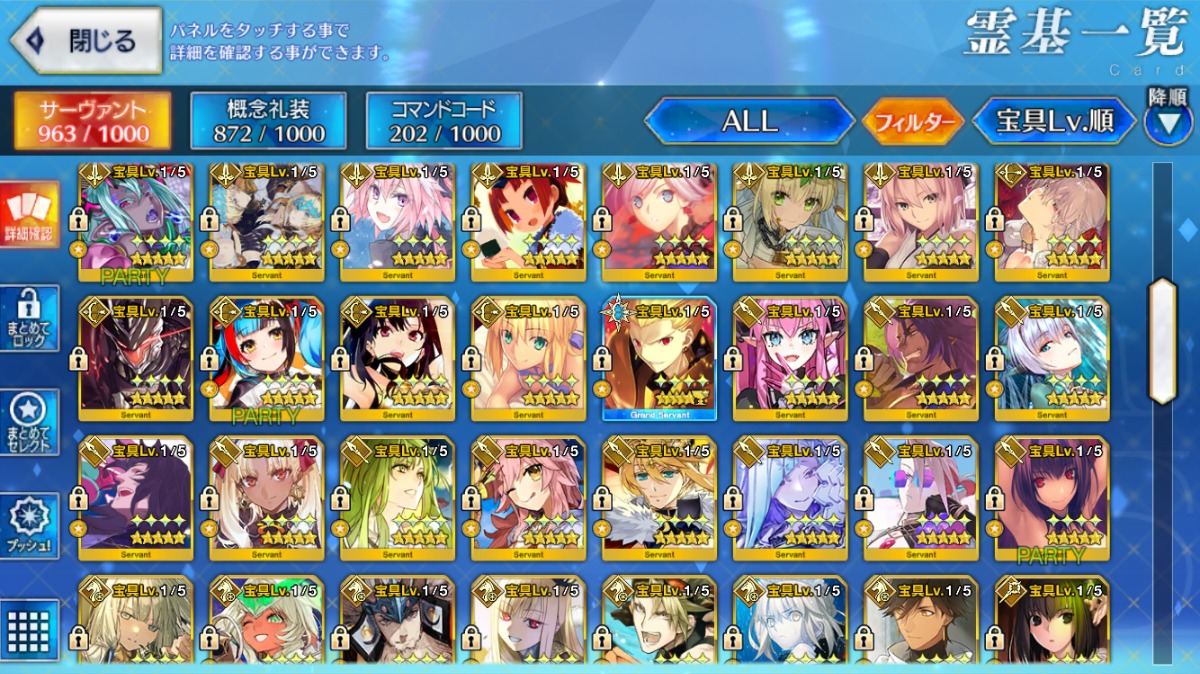1200x674 pixels.
Task: Click the list scrollbar handle
Action: point(1162,341)
